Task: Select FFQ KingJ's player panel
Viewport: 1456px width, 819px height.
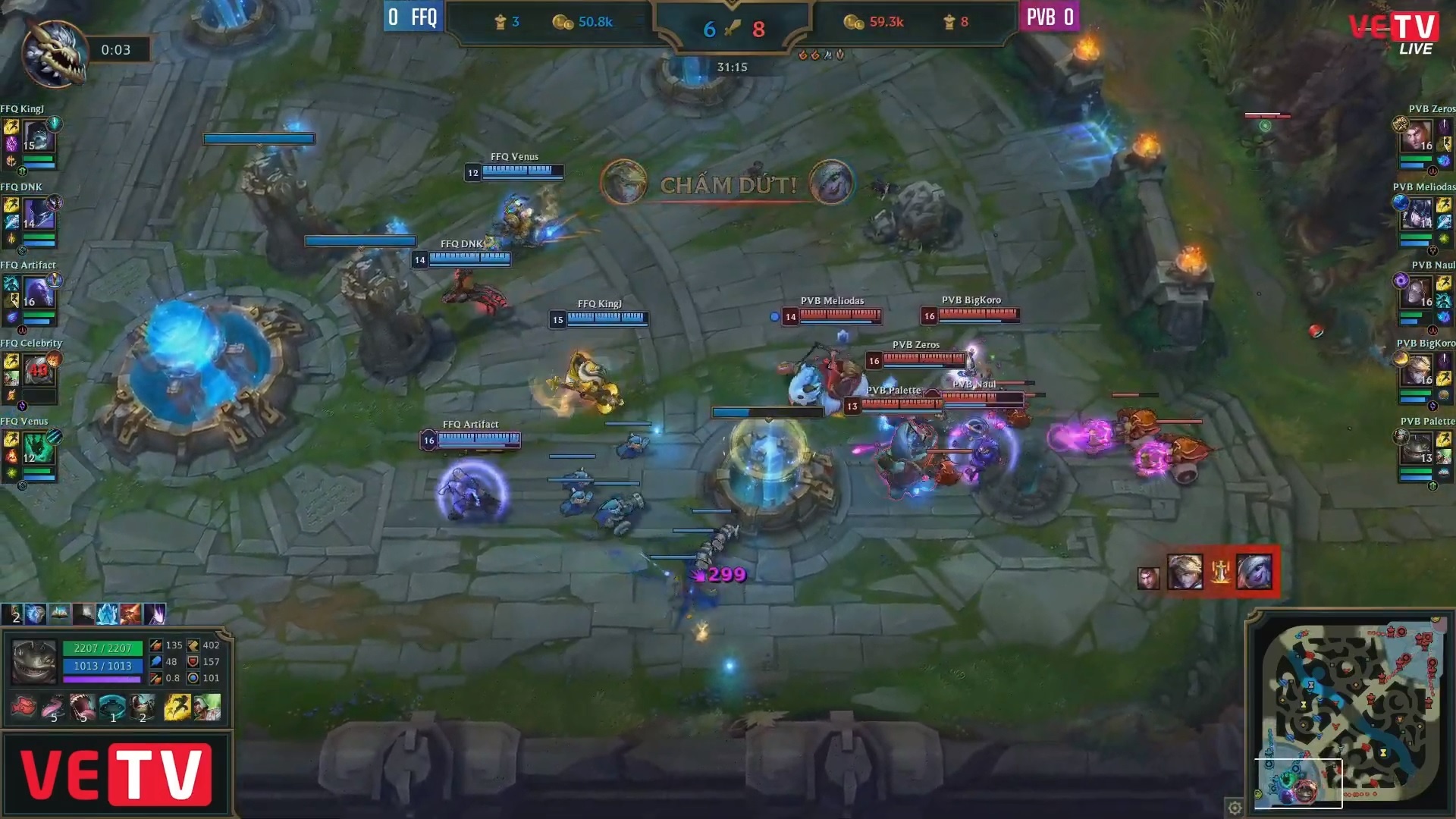Action: click(x=32, y=140)
